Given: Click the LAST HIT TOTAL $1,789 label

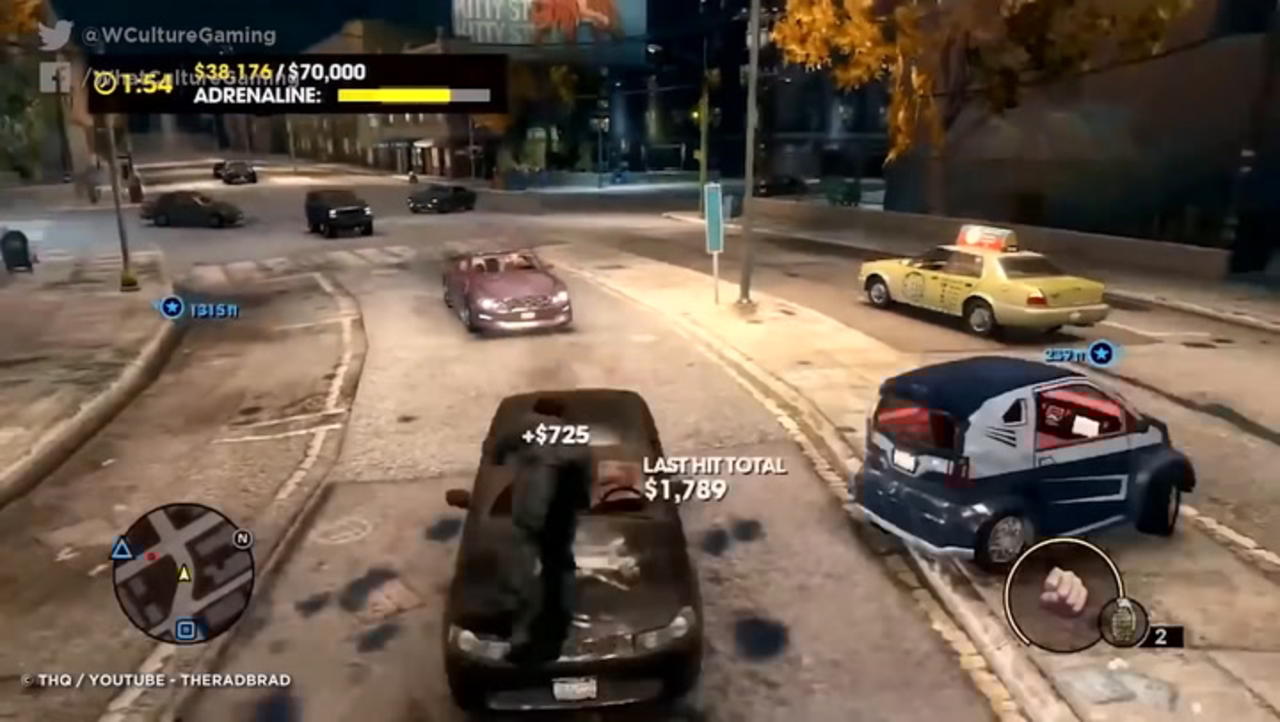Looking at the screenshot, I should (x=712, y=475).
